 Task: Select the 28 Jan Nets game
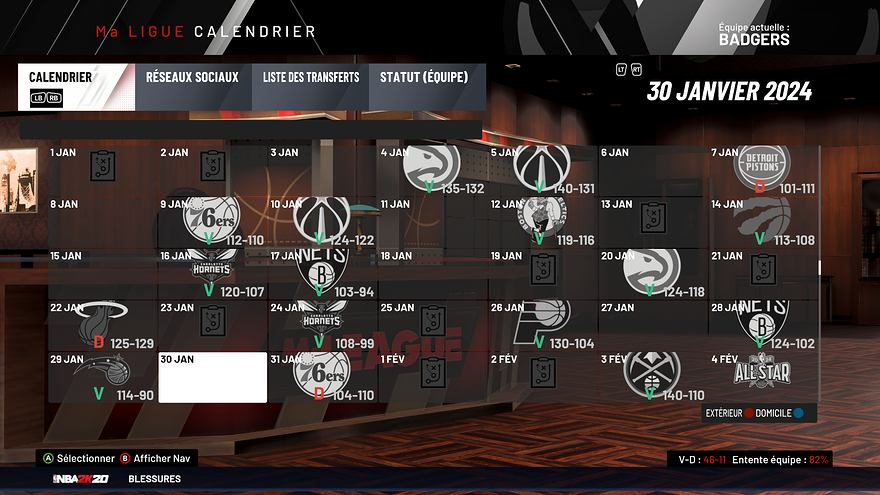click(x=763, y=325)
